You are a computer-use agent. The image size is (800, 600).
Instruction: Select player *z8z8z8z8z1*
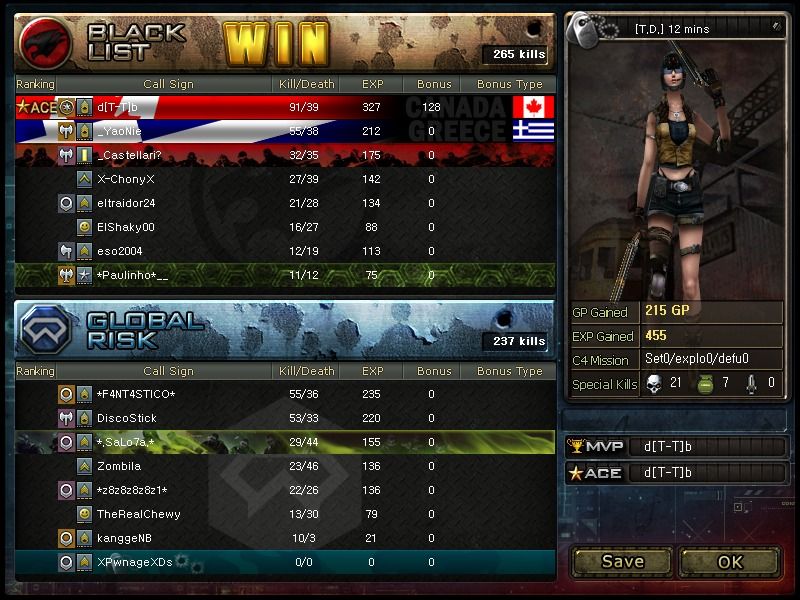[132, 490]
